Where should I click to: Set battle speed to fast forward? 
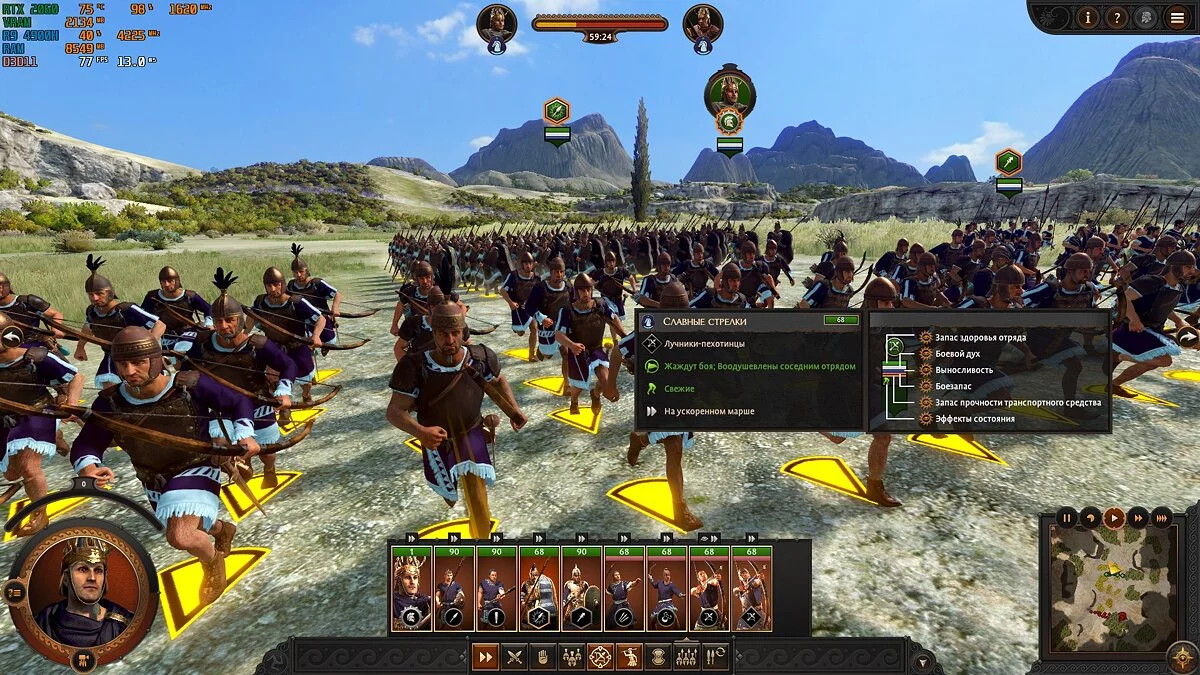coord(1137,518)
